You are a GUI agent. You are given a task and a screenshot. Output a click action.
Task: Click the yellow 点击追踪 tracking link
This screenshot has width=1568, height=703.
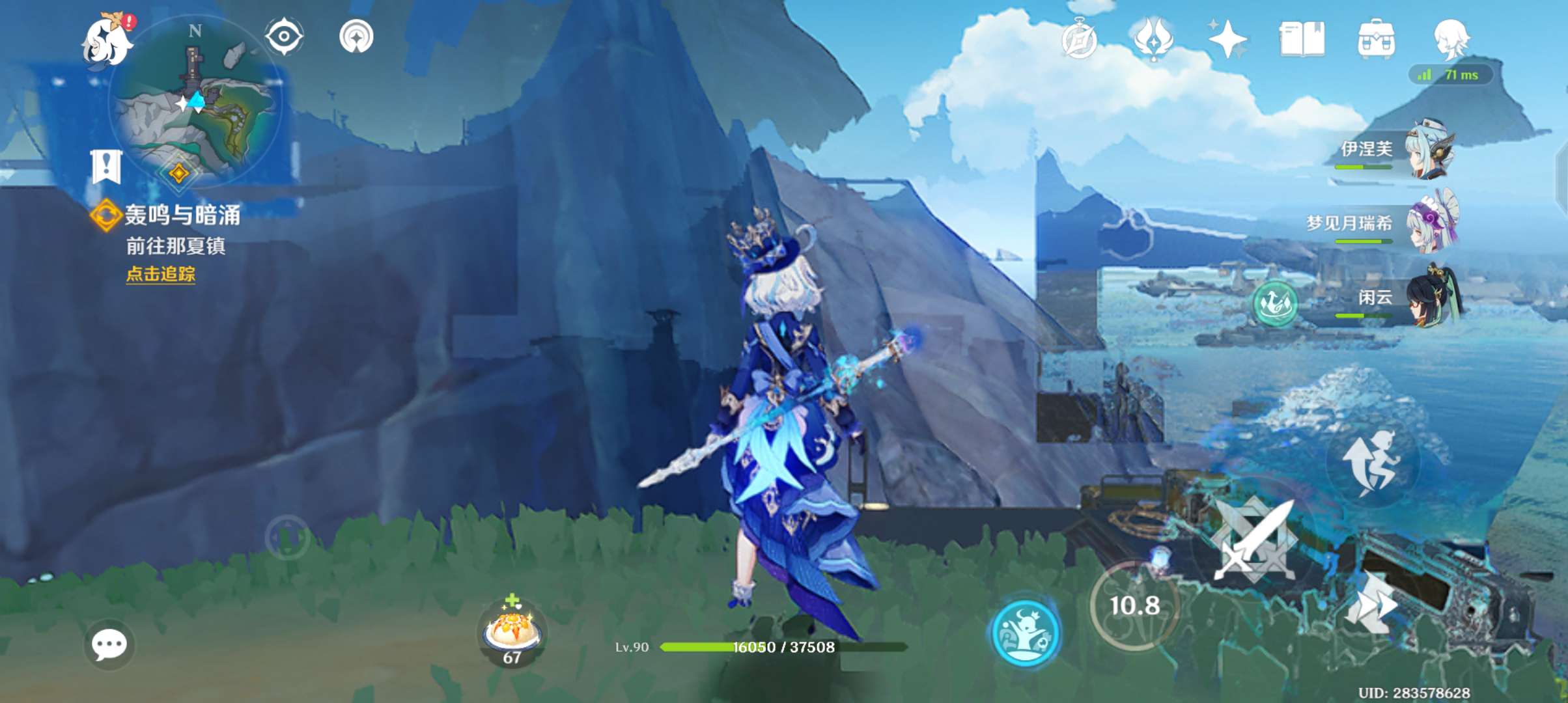tap(160, 274)
